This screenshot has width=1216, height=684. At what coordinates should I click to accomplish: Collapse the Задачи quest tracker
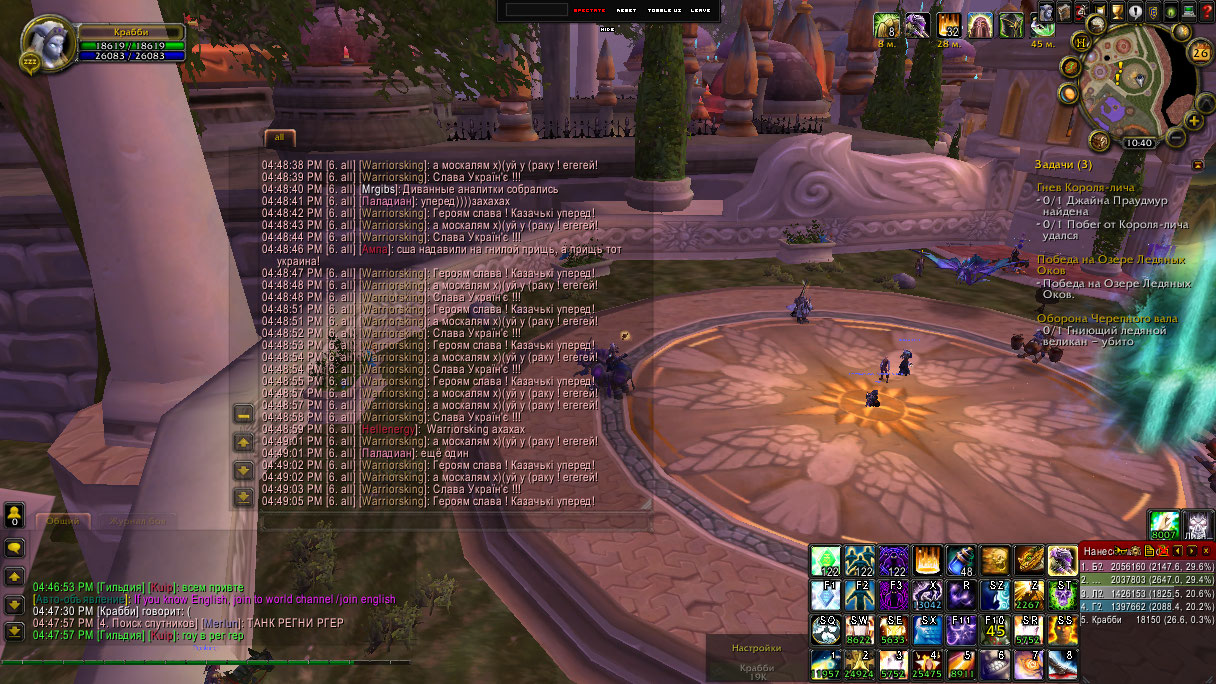1198,164
